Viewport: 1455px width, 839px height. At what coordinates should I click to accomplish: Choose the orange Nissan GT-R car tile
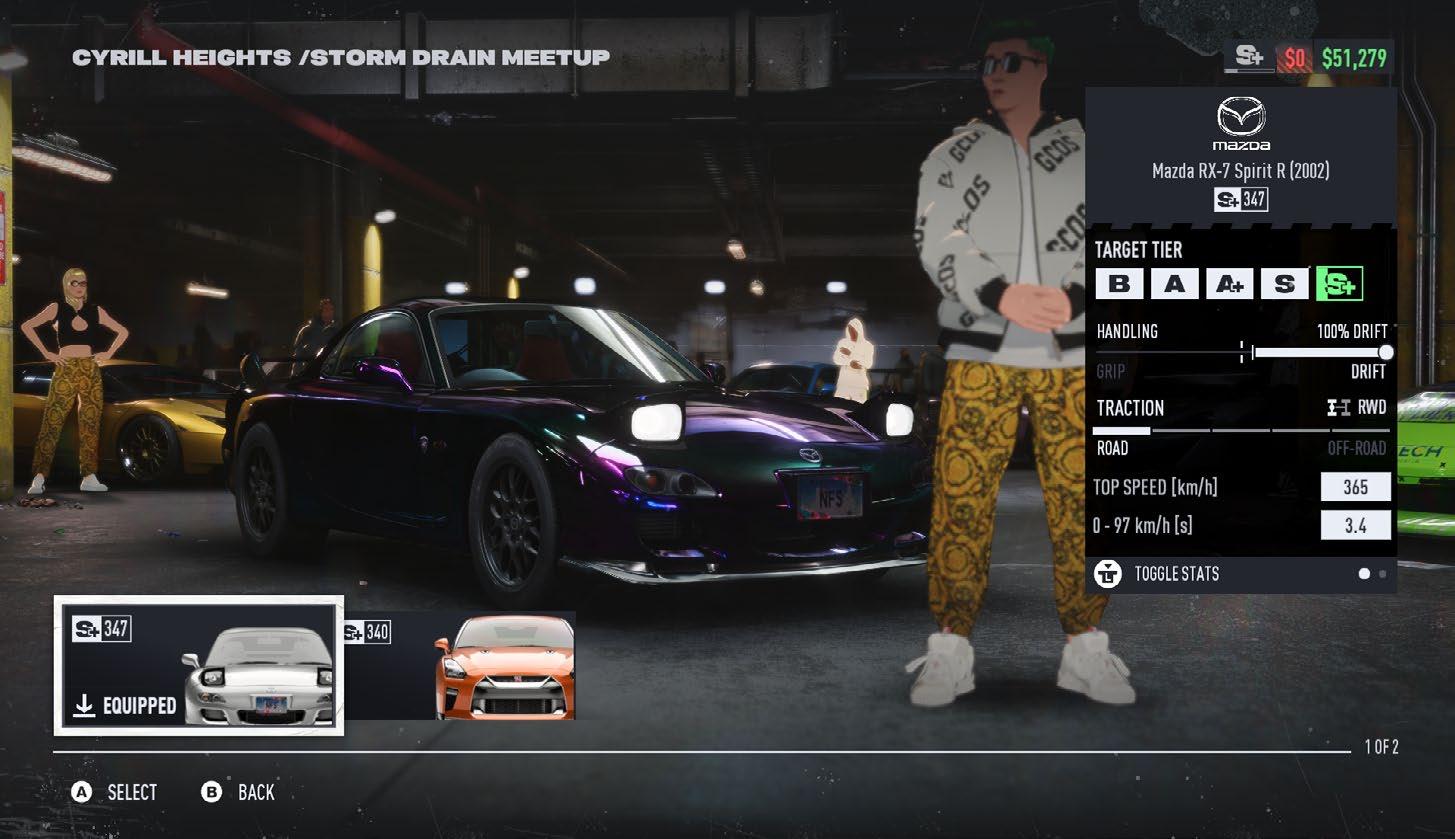coord(460,666)
